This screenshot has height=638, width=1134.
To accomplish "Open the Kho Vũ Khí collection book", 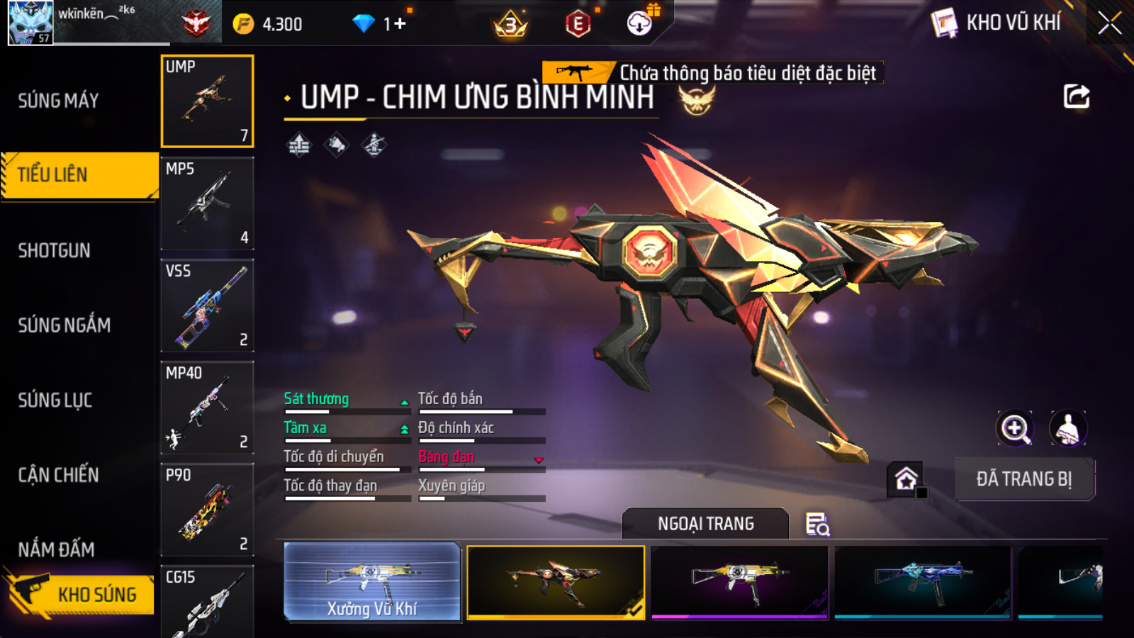I will [x=996, y=23].
